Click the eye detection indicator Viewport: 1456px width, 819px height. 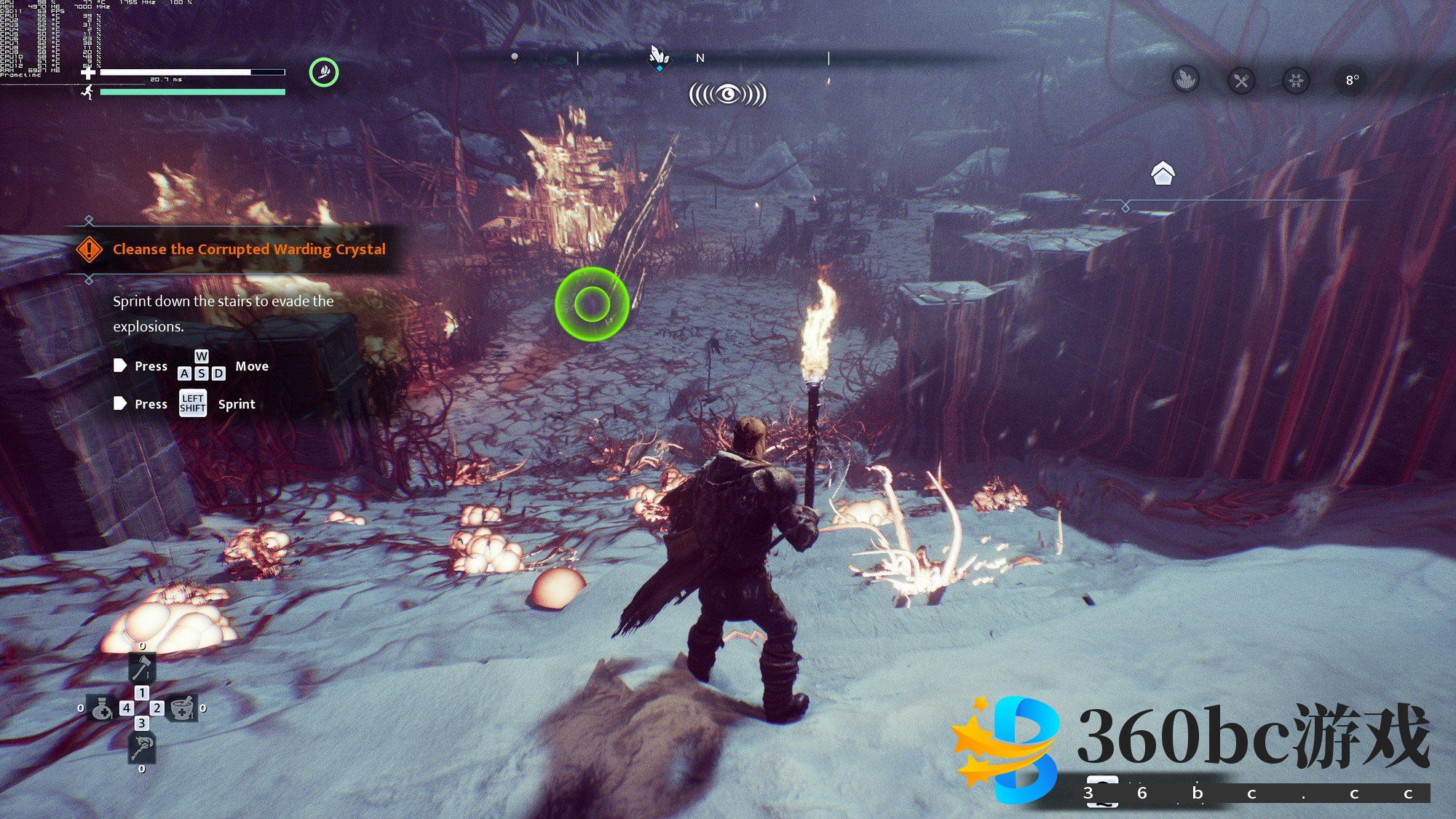coord(727,94)
